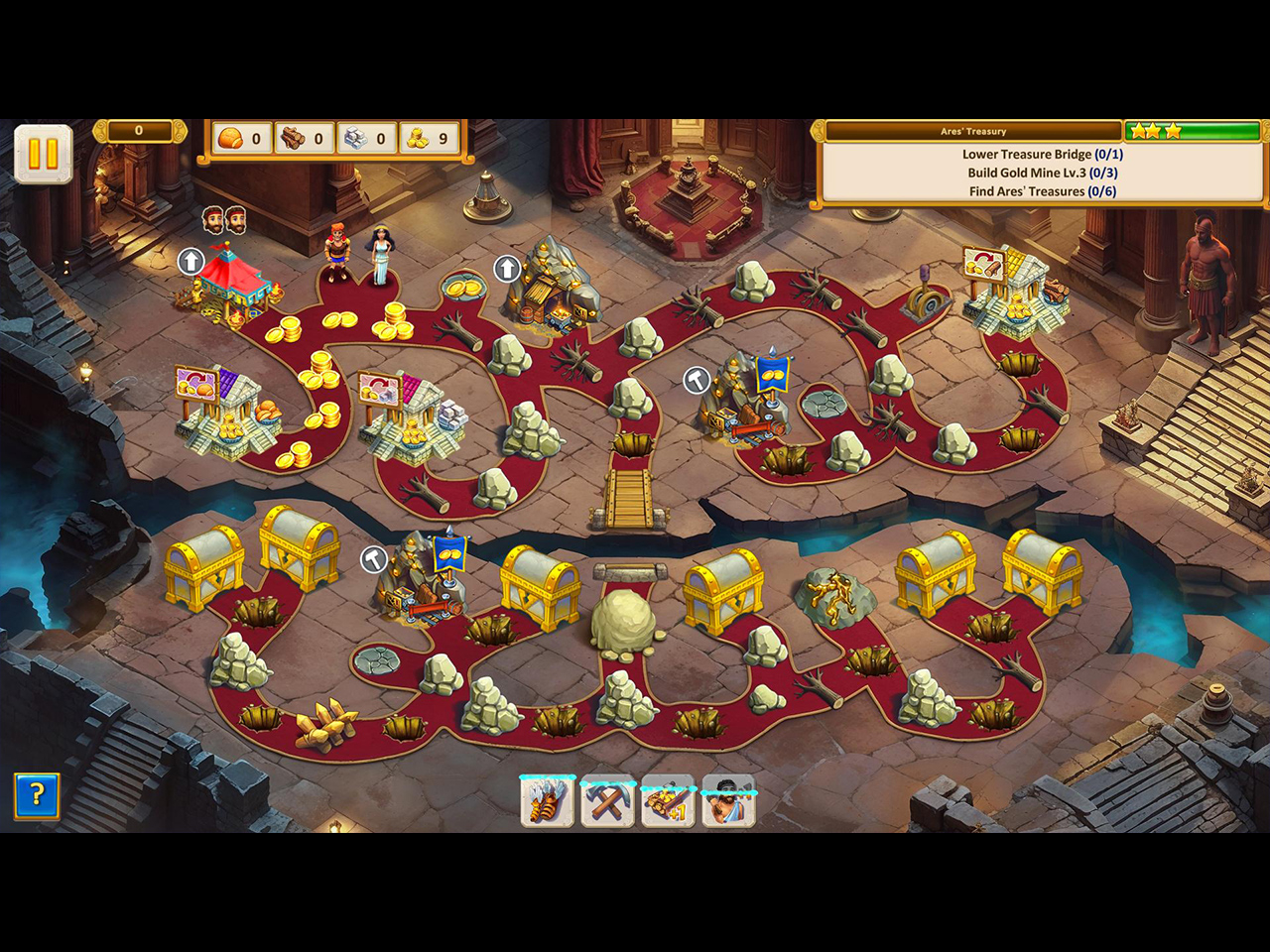The height and width of the screenshot is (952, 1270).
Task: Open the blue question mark help
Action: [x=37, y=795]
